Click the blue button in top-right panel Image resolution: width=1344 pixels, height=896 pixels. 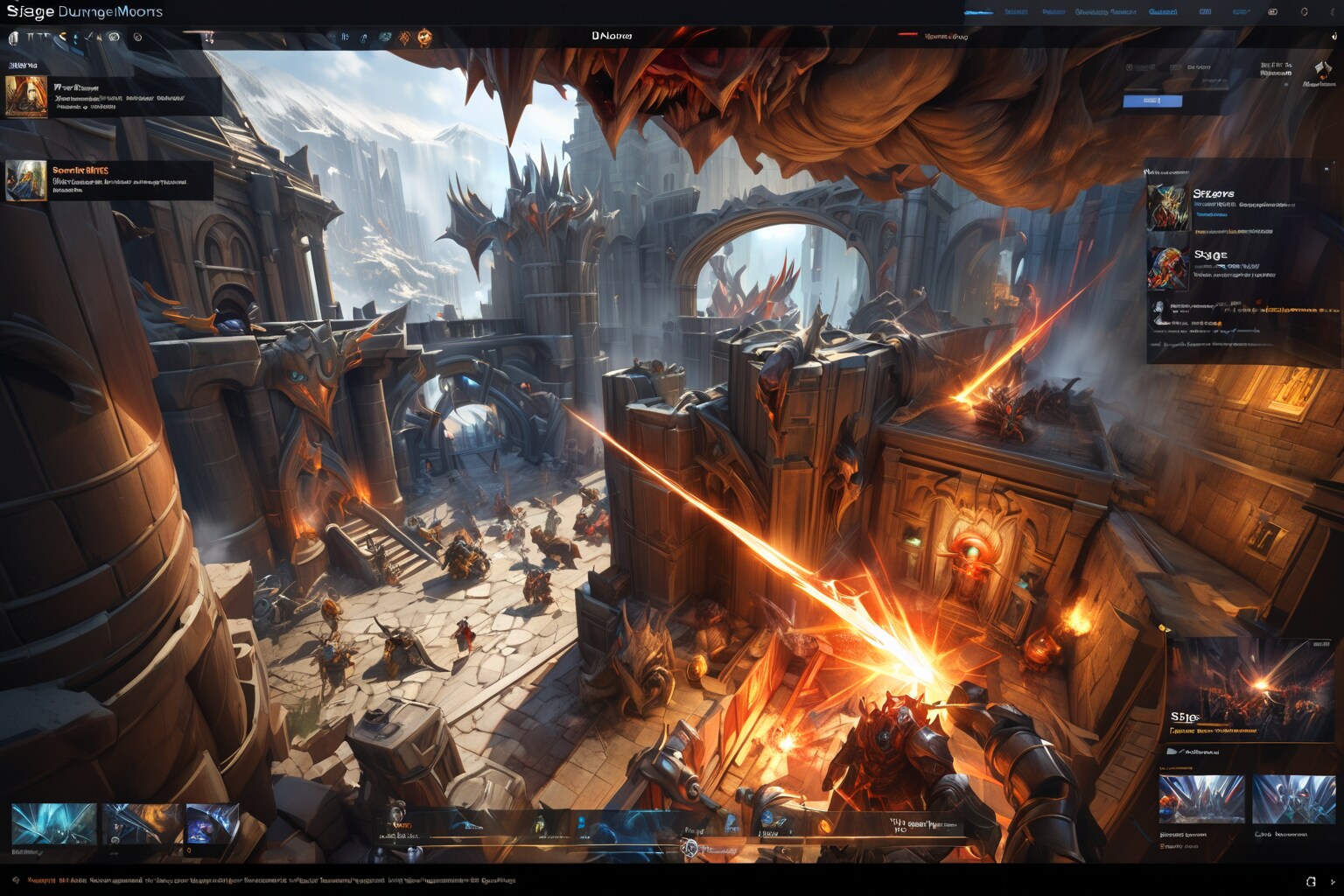(x=1152, y=101)
